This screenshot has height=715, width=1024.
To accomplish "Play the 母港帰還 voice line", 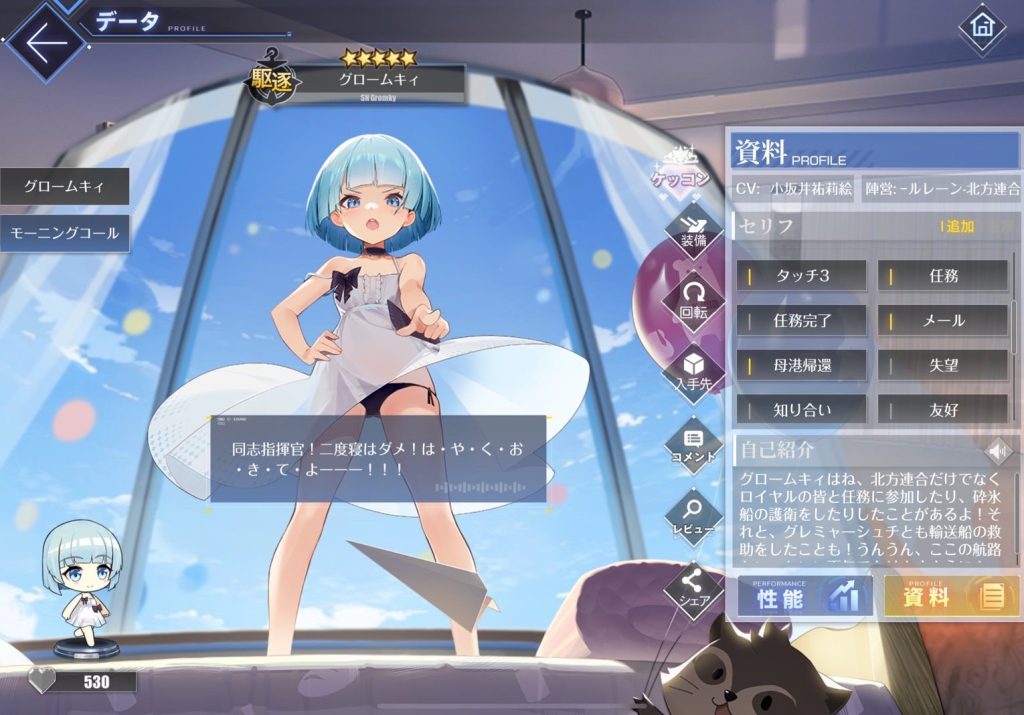I will pos(802,365).
